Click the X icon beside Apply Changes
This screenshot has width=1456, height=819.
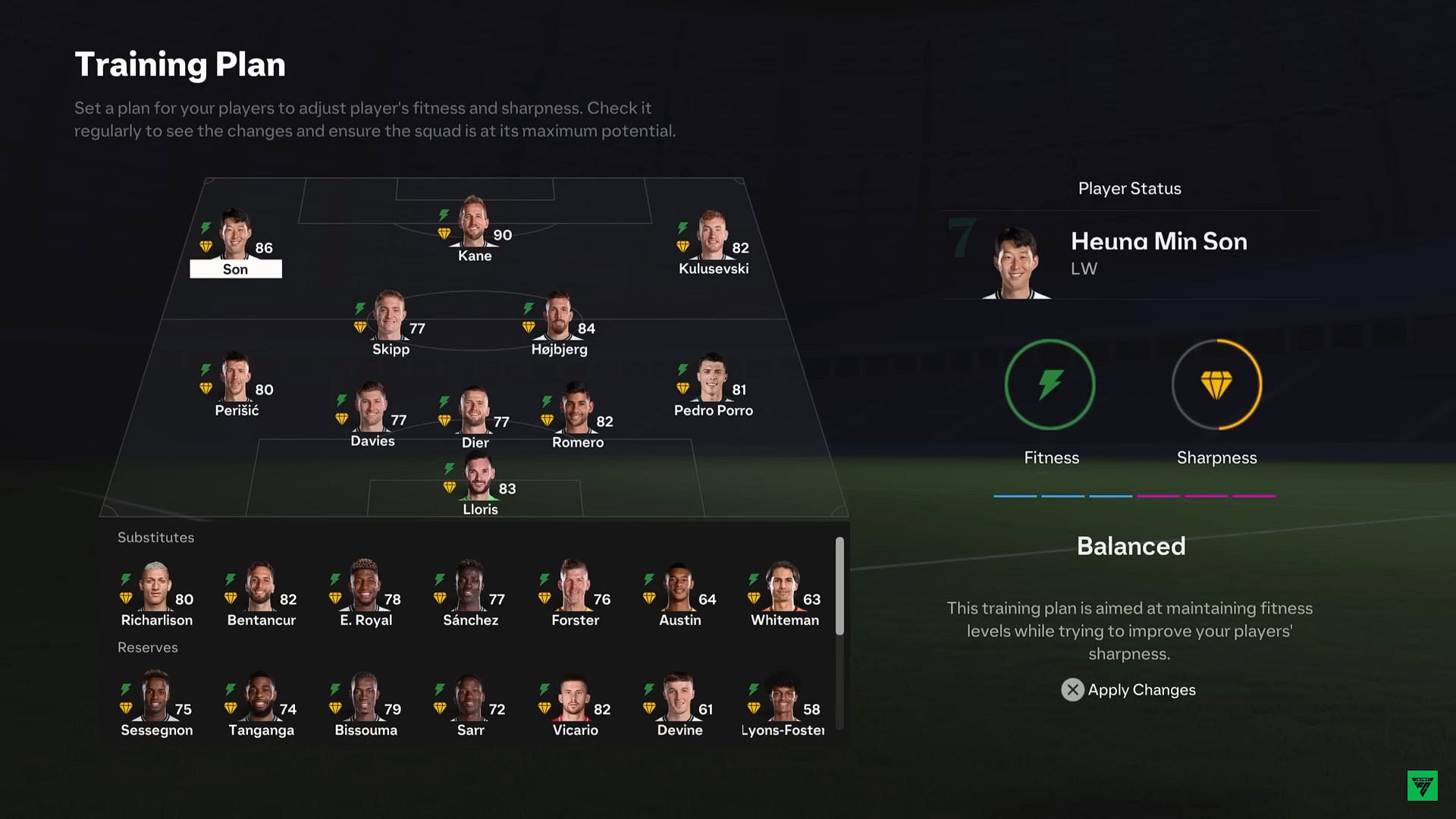1072,690
